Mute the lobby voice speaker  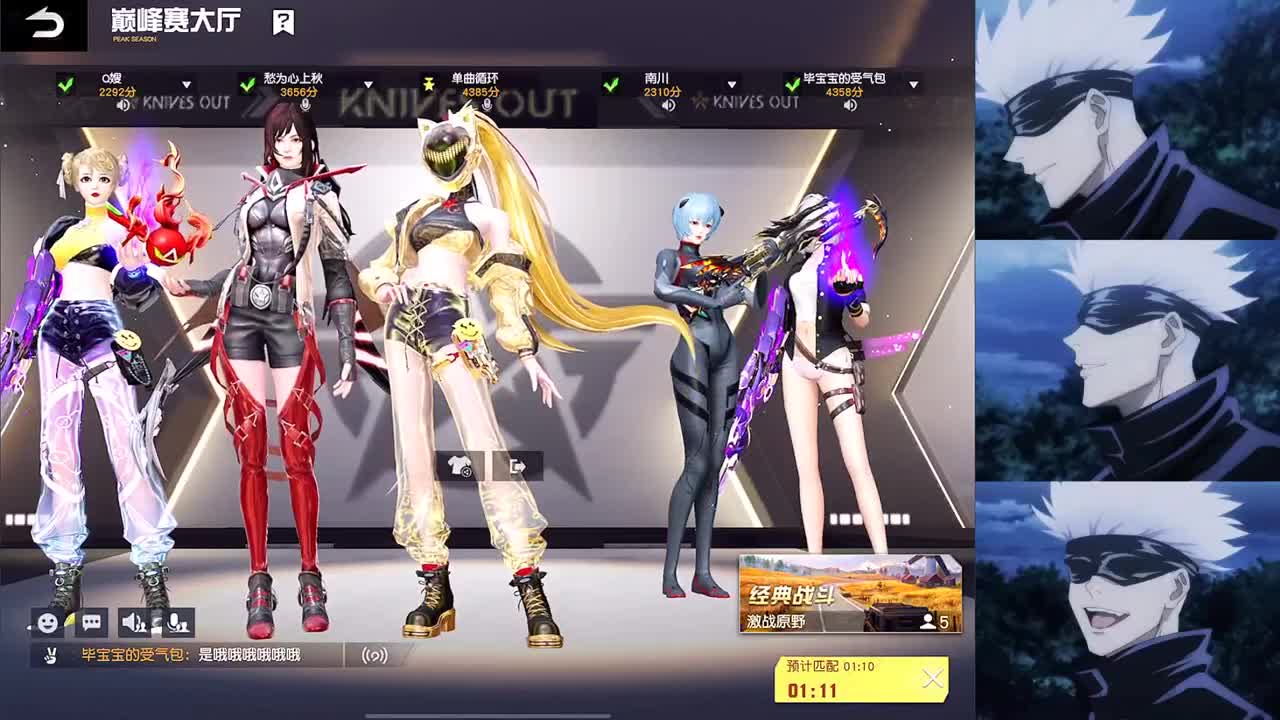[x=134, y=623]
